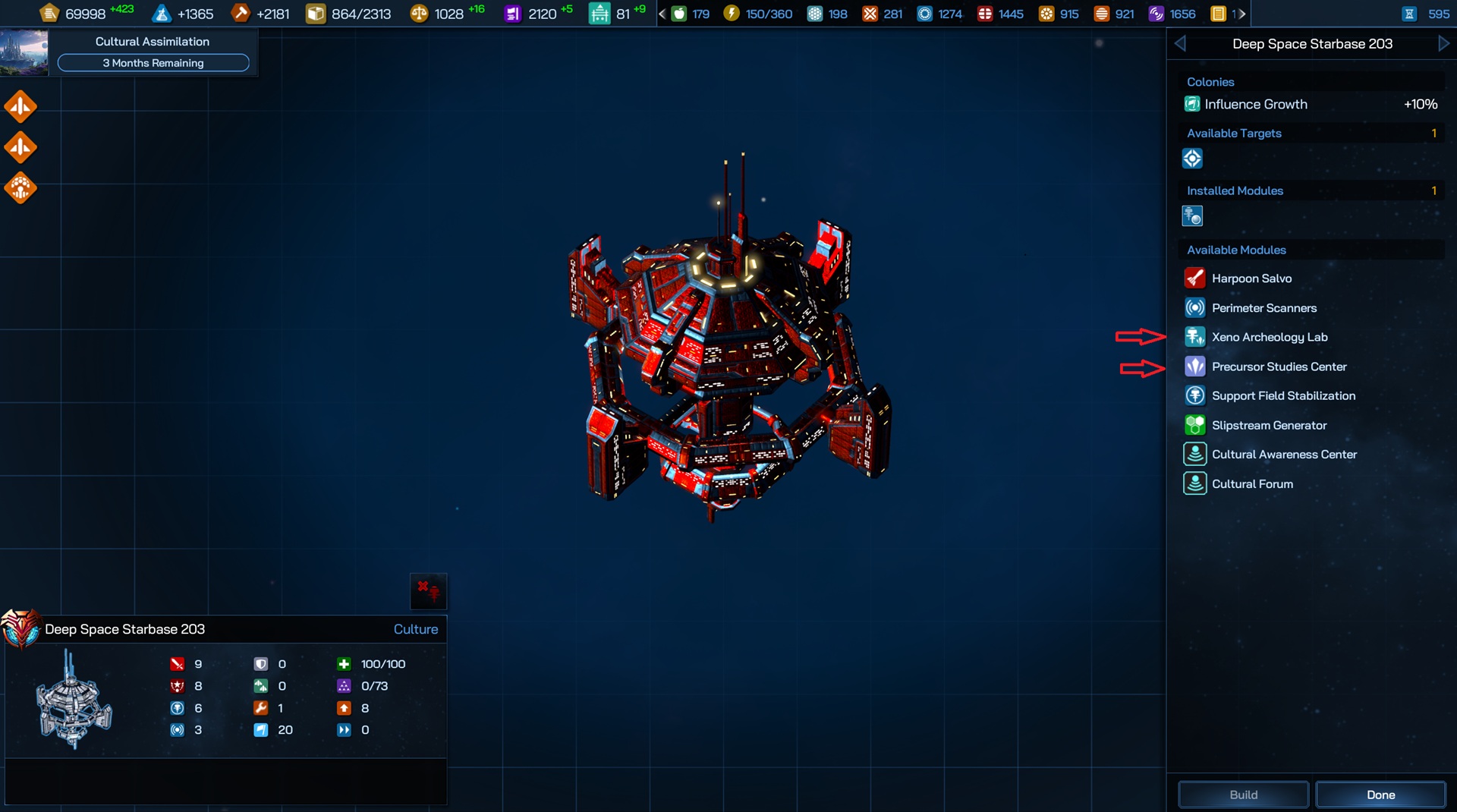Confirm with the Done button

(x=1380, y=795)
